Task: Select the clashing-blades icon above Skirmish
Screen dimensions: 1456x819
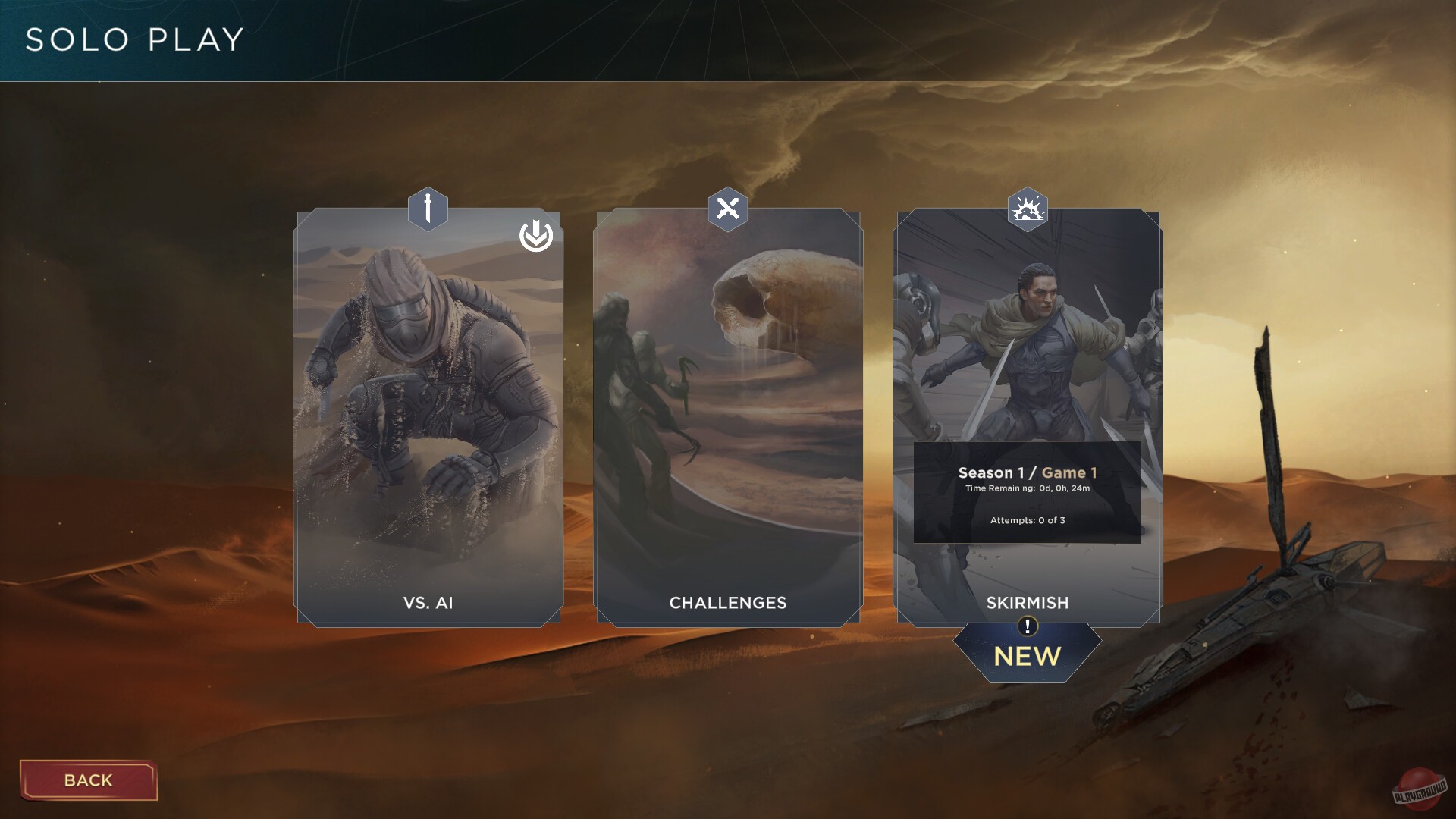Action: (x=1028, y=209)
